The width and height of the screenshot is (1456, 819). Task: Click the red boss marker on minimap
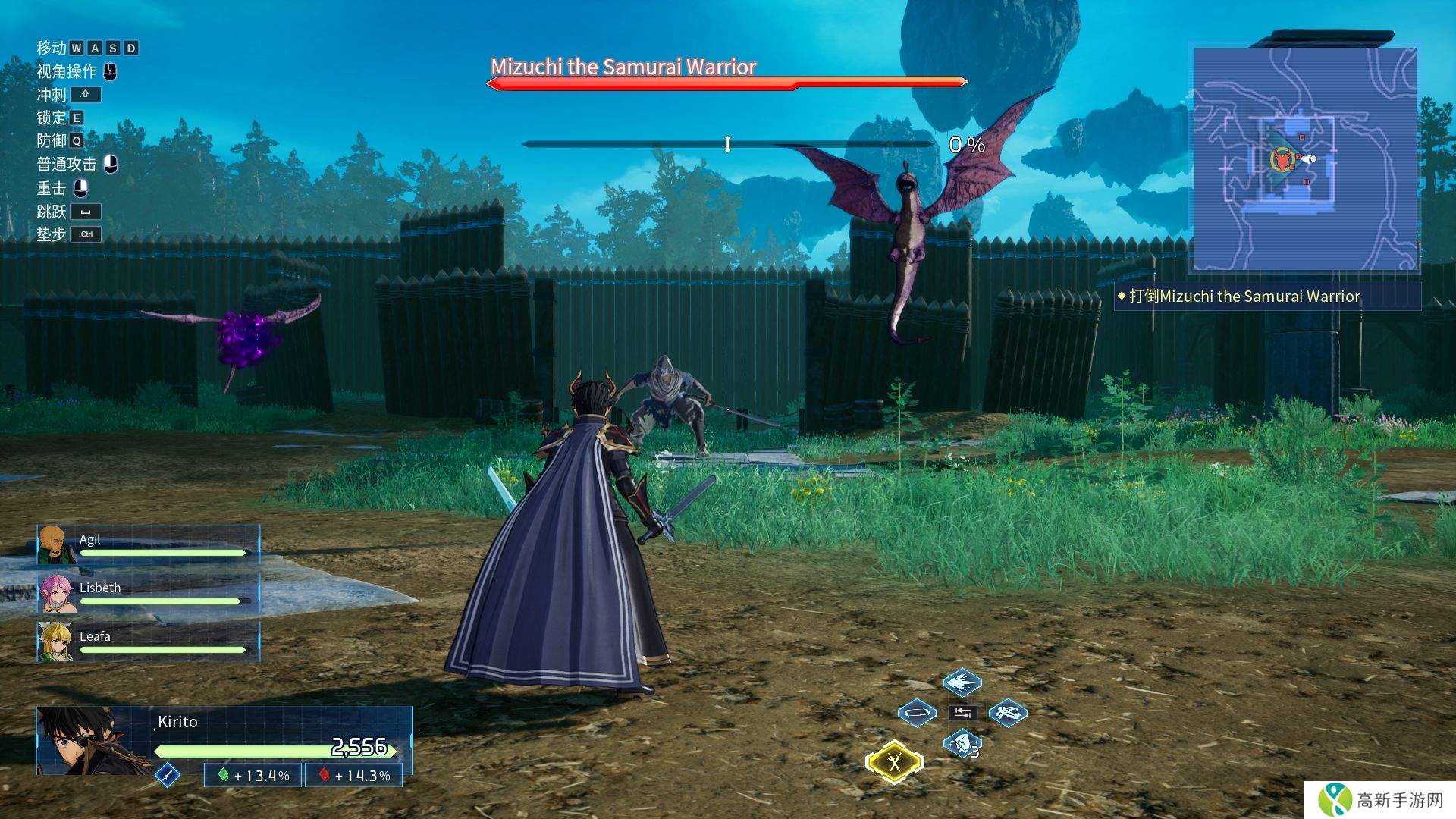click(x=1281, y=160)
